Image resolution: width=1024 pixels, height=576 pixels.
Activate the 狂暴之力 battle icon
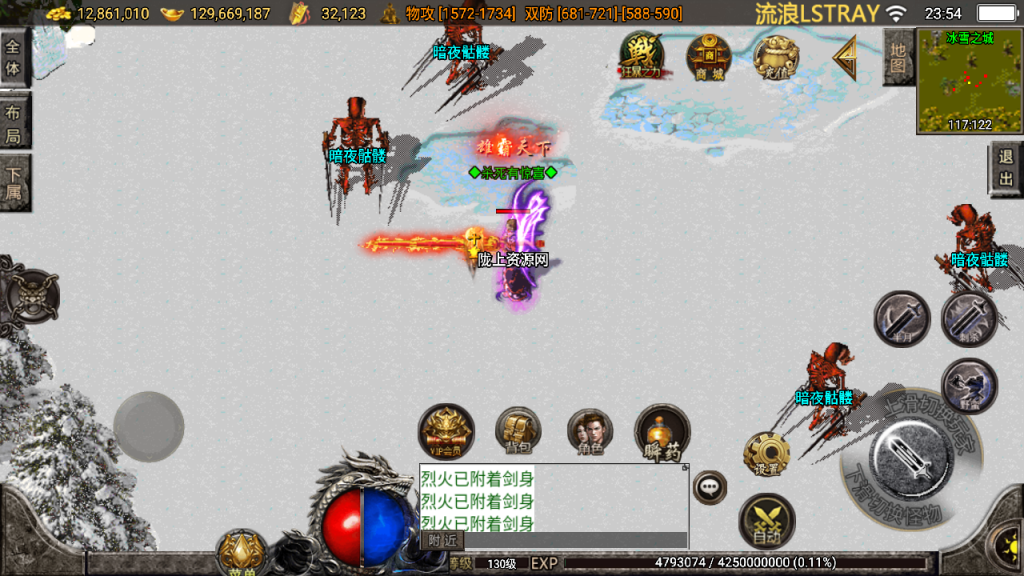point(643,56)
